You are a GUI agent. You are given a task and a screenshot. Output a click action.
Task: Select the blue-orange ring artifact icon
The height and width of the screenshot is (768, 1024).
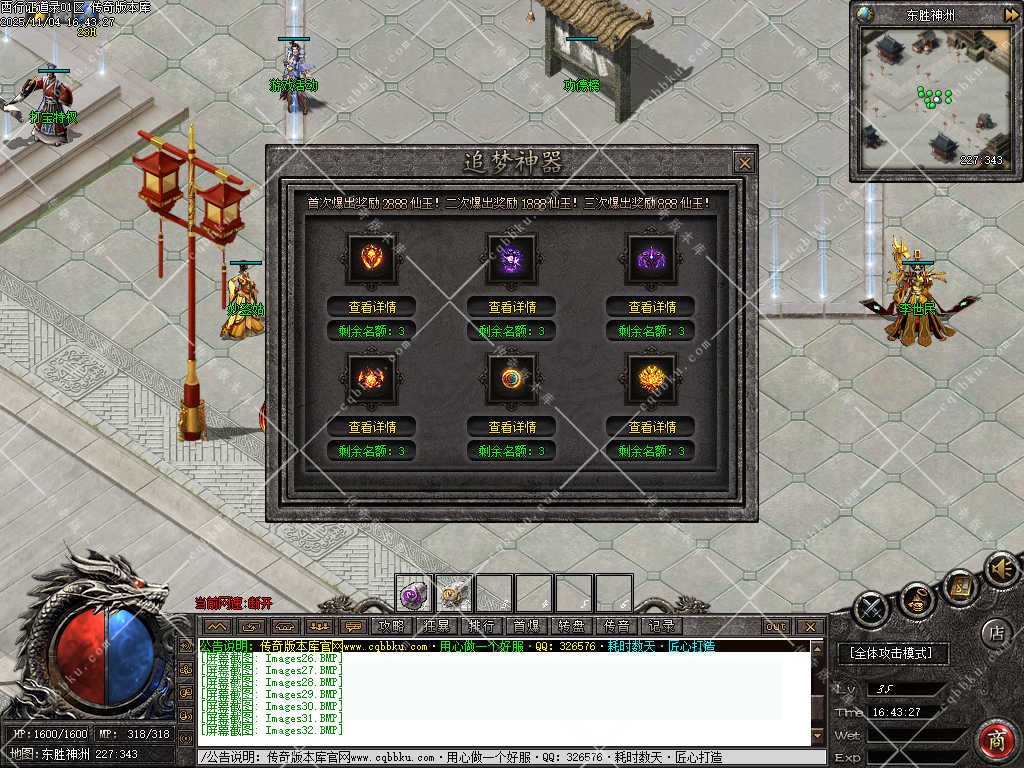pyautogui.click(x=511, y=378)
